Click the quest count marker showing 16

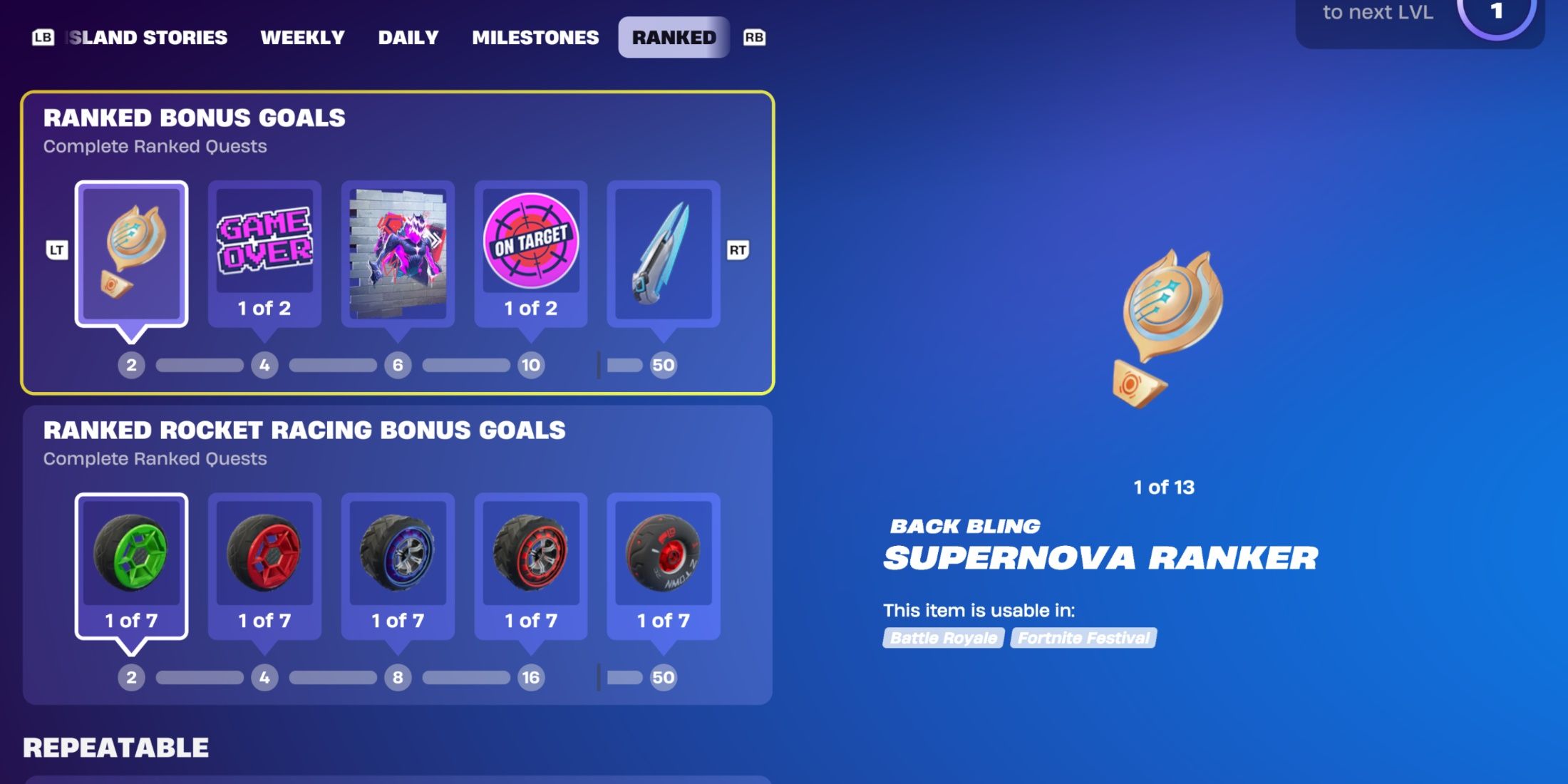pos(530,678)
